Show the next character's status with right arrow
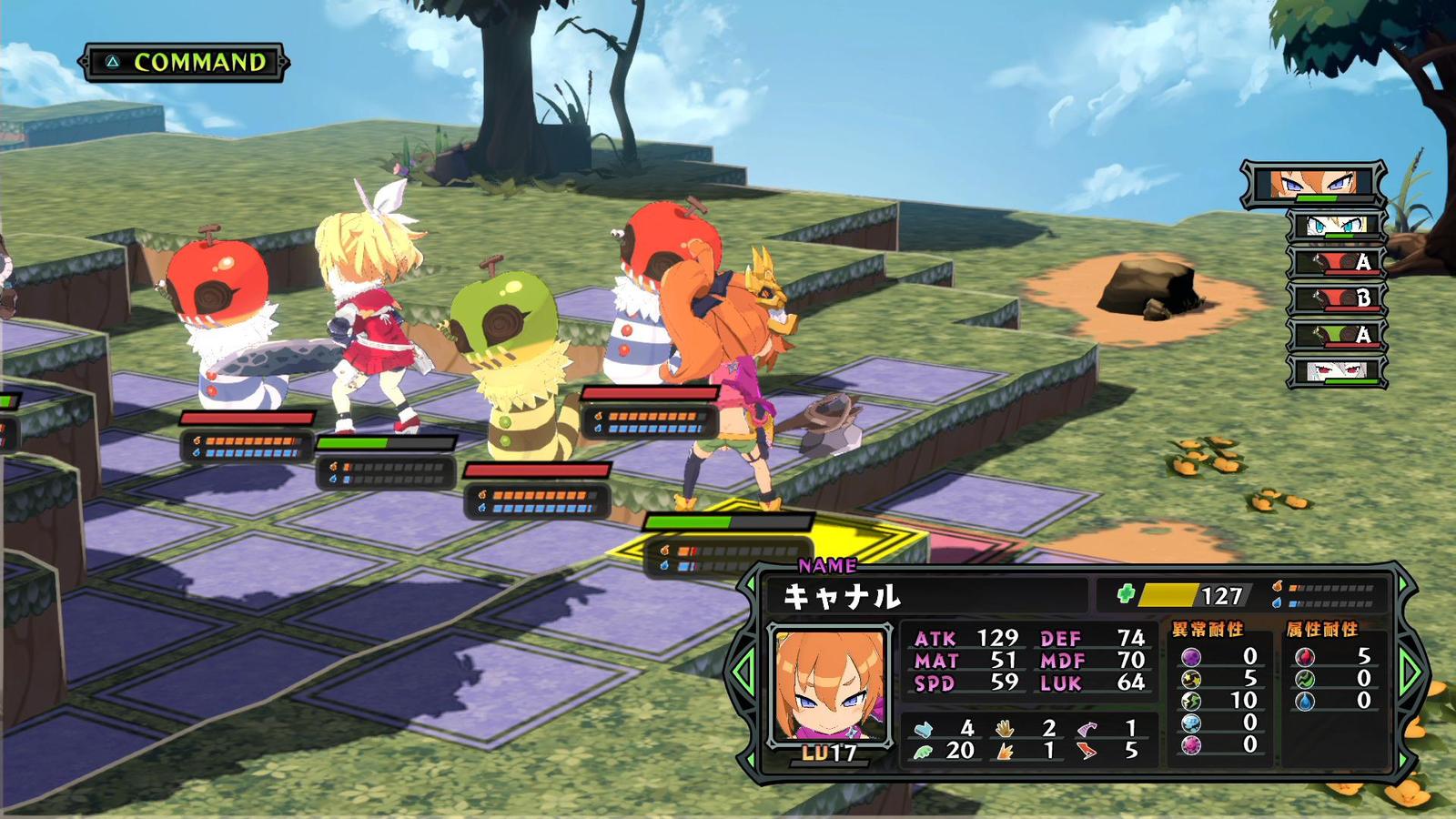The image size is (1456, 819). click(1411, 672)
